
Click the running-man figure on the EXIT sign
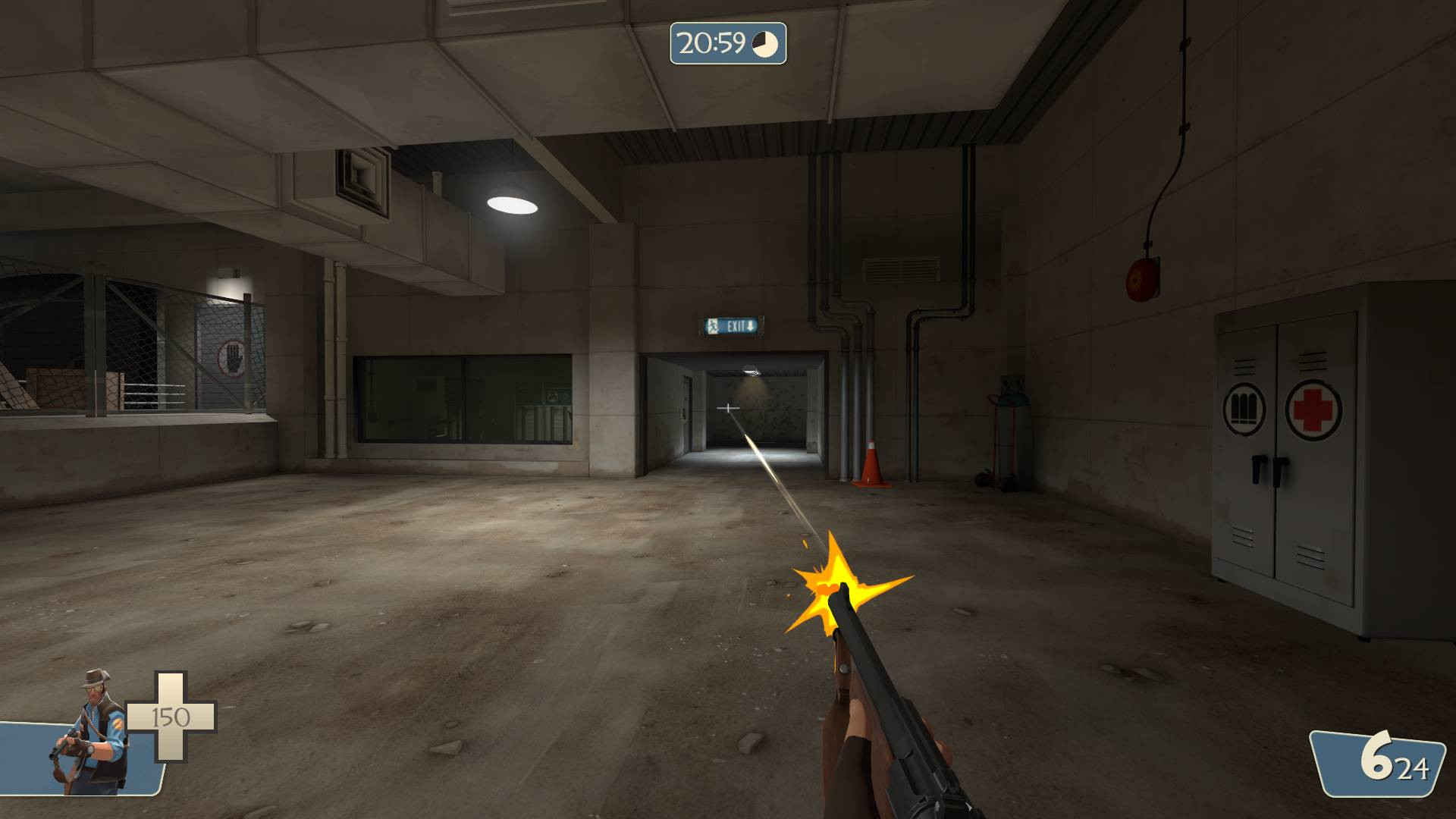(713, 327)
